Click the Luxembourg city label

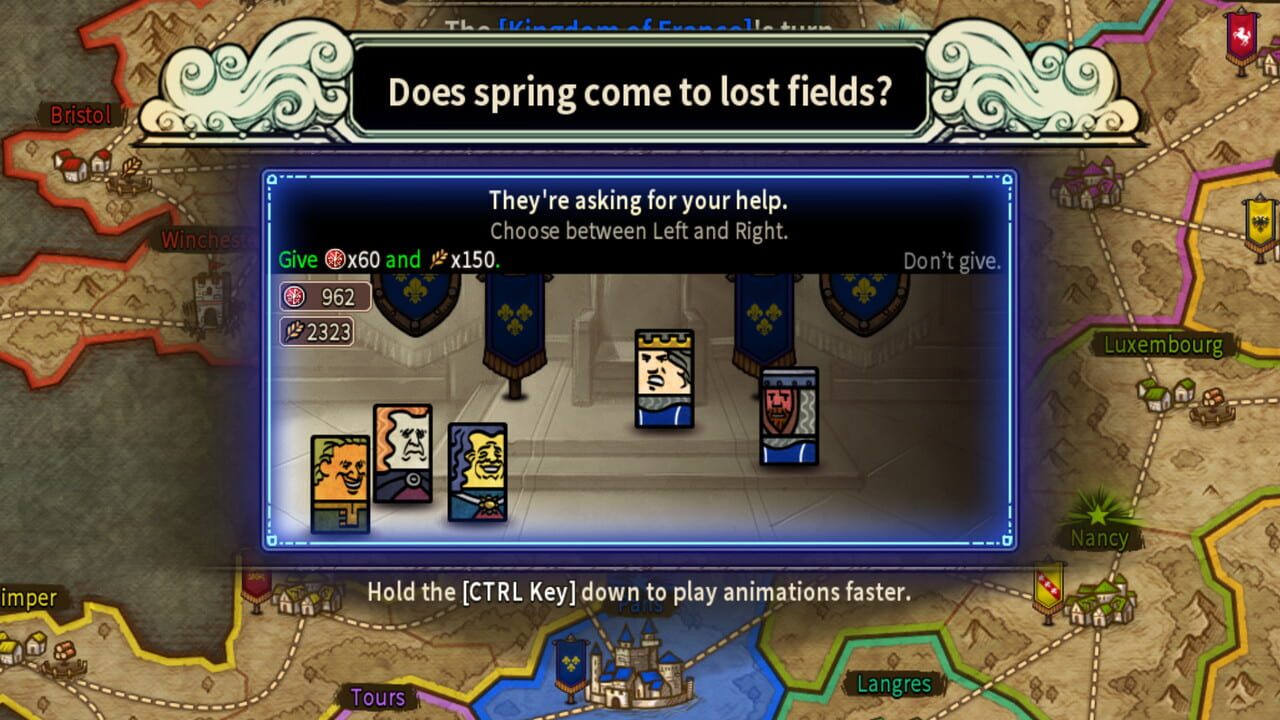(1163, 344)
